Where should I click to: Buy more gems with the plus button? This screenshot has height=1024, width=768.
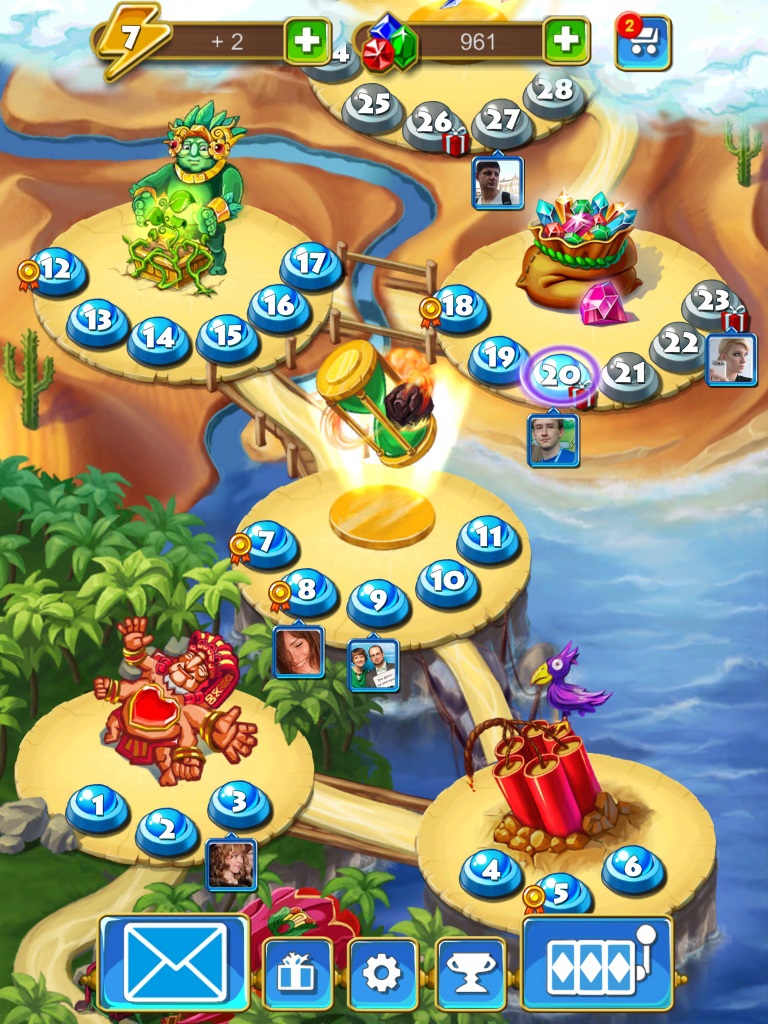(x=566, y=41)
